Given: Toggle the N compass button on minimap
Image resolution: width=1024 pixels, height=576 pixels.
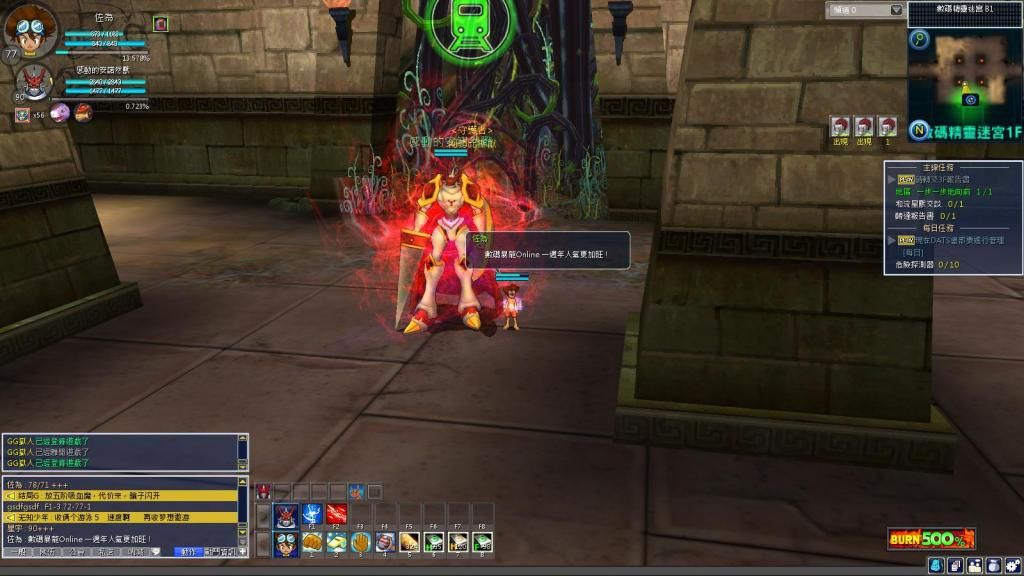Looking at the screenshot, I should click(918, 130).
